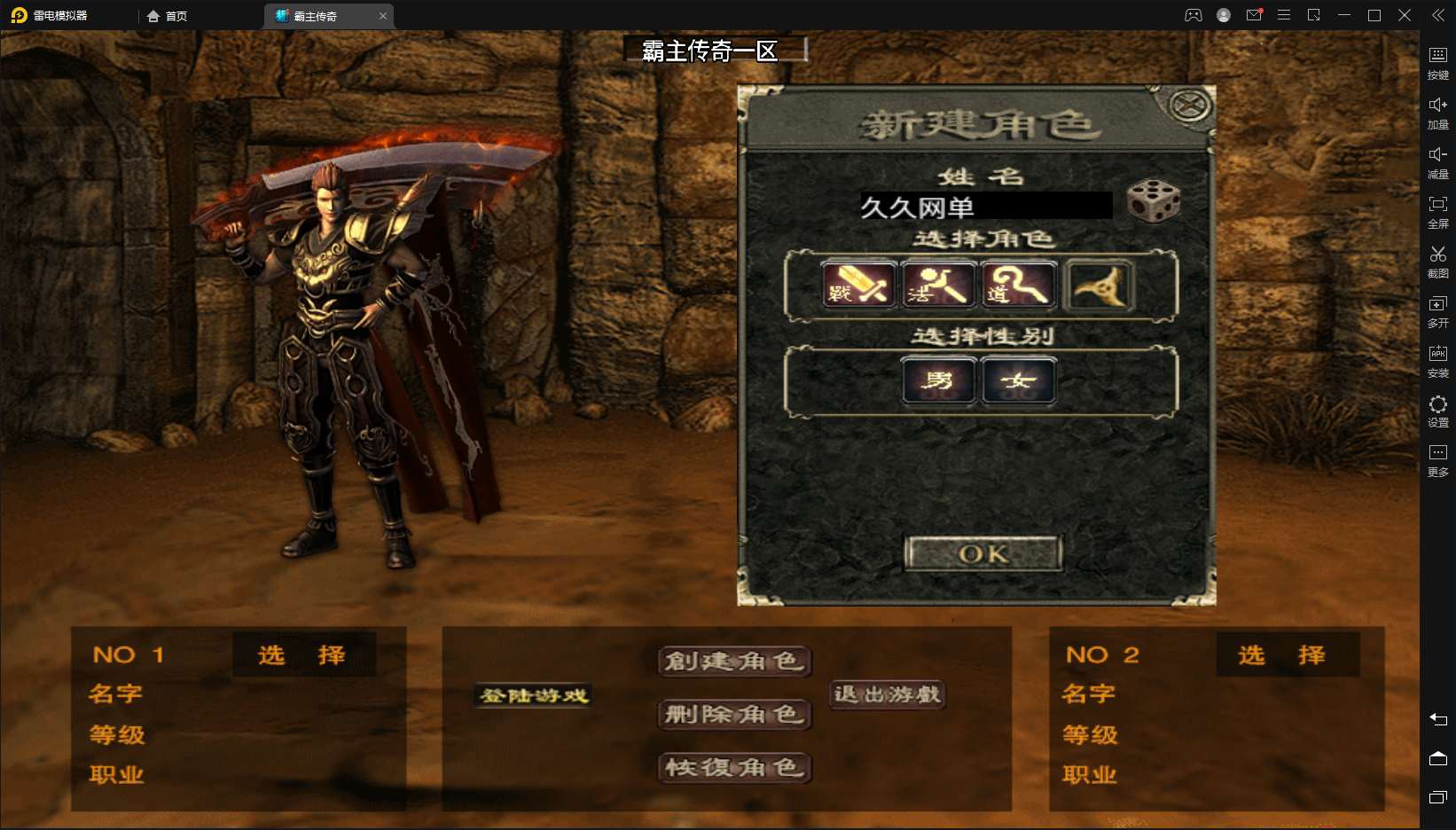Confirm character creation with OK
Image resolution: width=1456 pixels, height=830 pixels.
coord(983,554)
